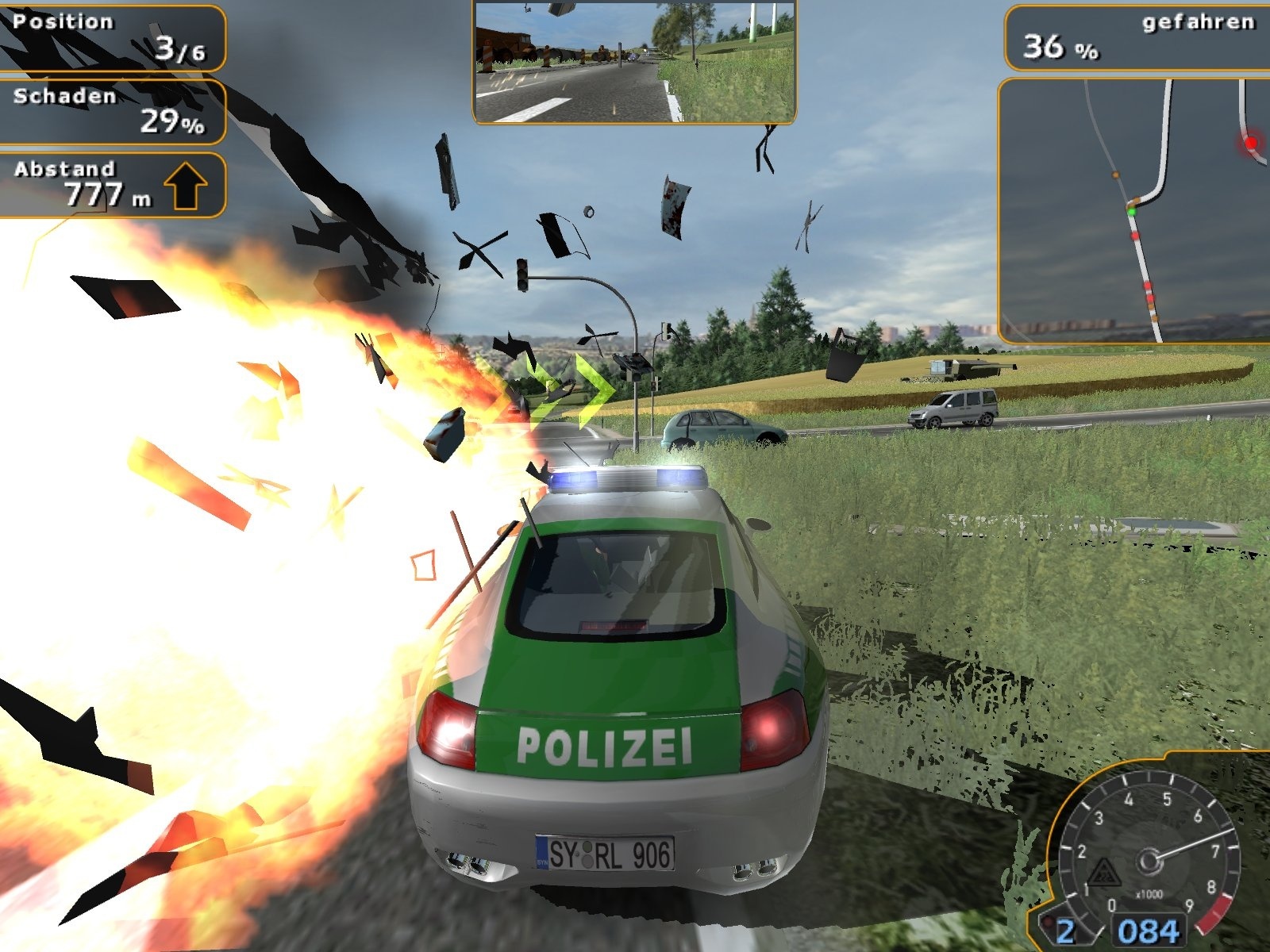1270x952 pixels.
Task: Select the green player dot on the minimap
Action: pos(1132,212)
